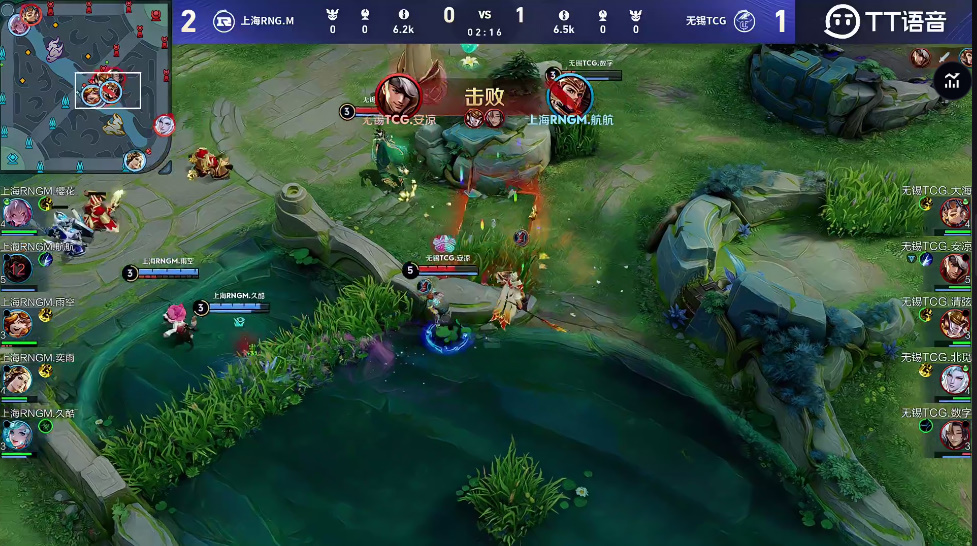Click the 无锡TCG team logo
977x546 pixels.
pyautogui.click(x=744, y=21)
